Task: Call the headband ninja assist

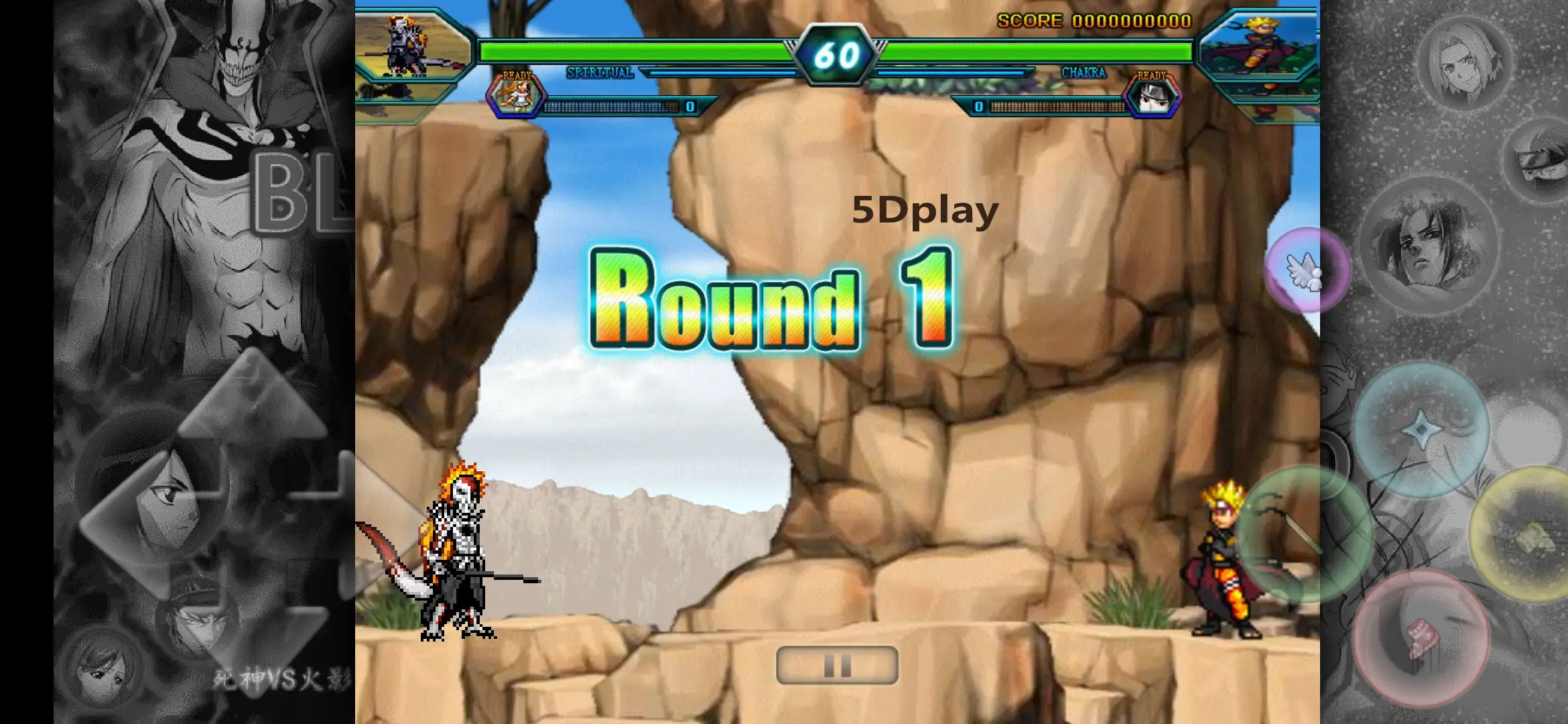Action: (1541, 158)
